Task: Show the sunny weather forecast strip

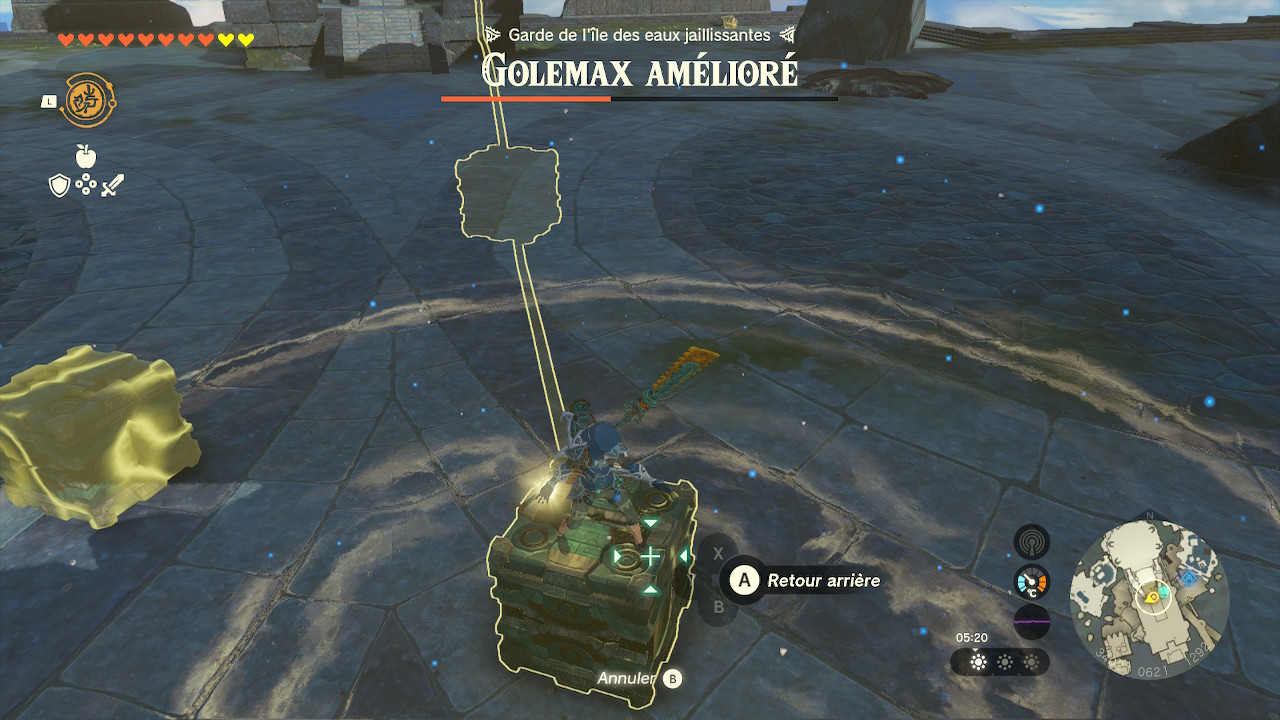Action: click(1000, 662)
